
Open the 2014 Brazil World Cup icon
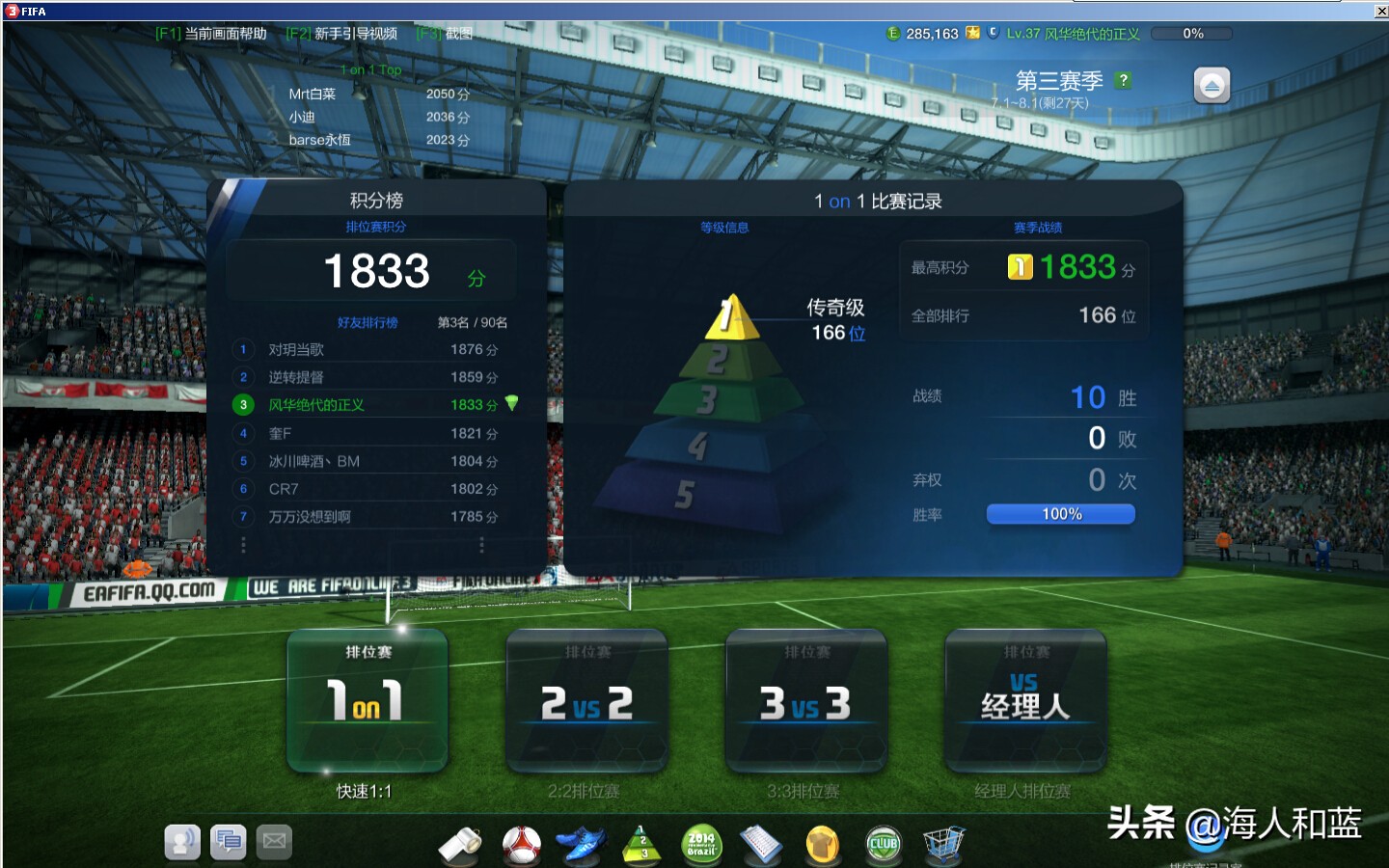(x=701, y=844)
